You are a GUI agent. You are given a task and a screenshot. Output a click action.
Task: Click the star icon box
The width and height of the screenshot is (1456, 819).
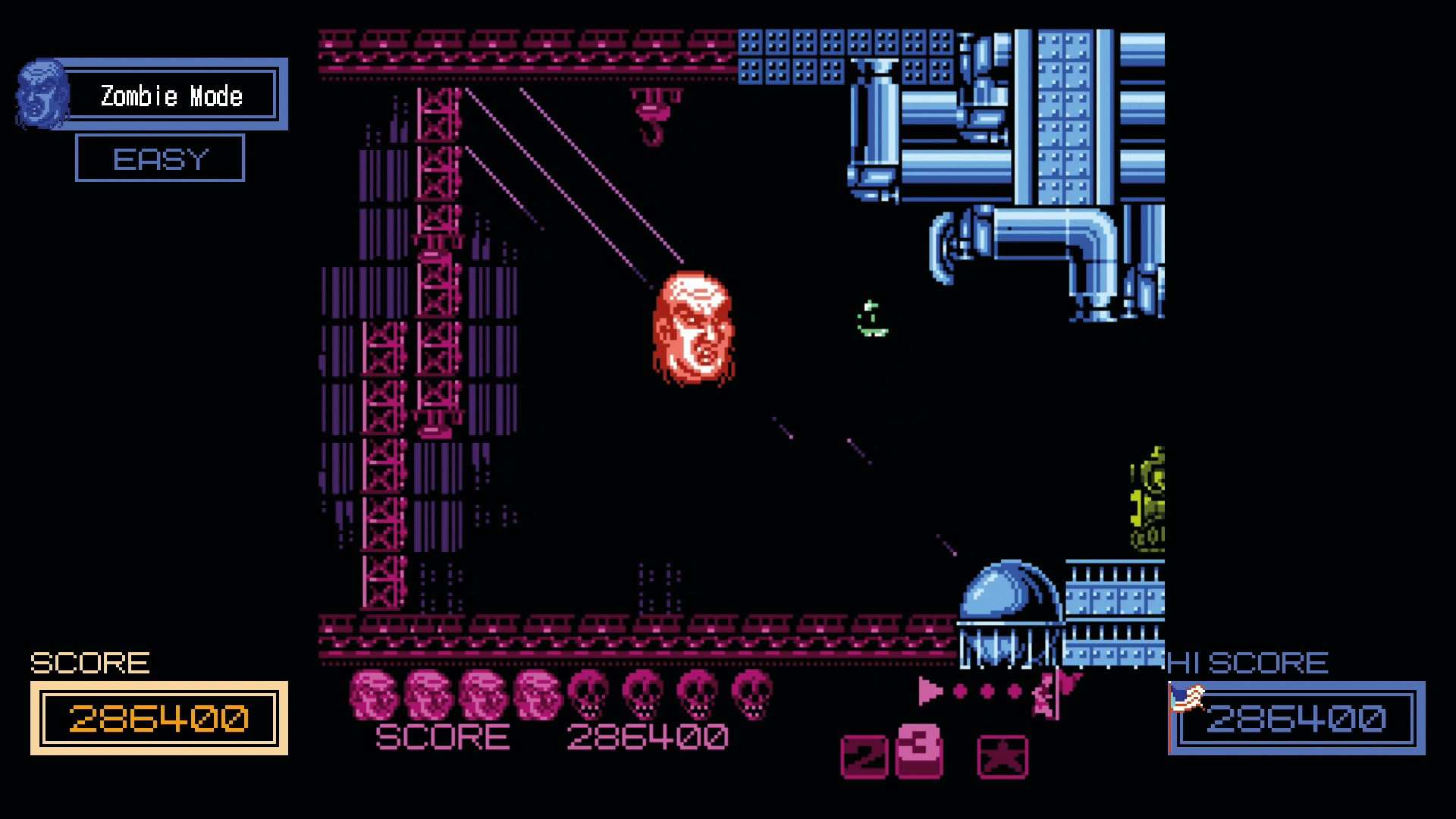(x=1003, y=756)
